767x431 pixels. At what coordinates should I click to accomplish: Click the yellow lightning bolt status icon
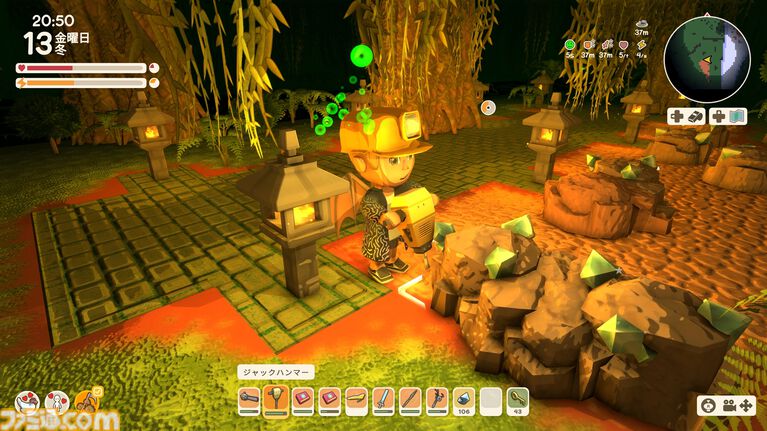pyautogui.click(x=641, y=45)
